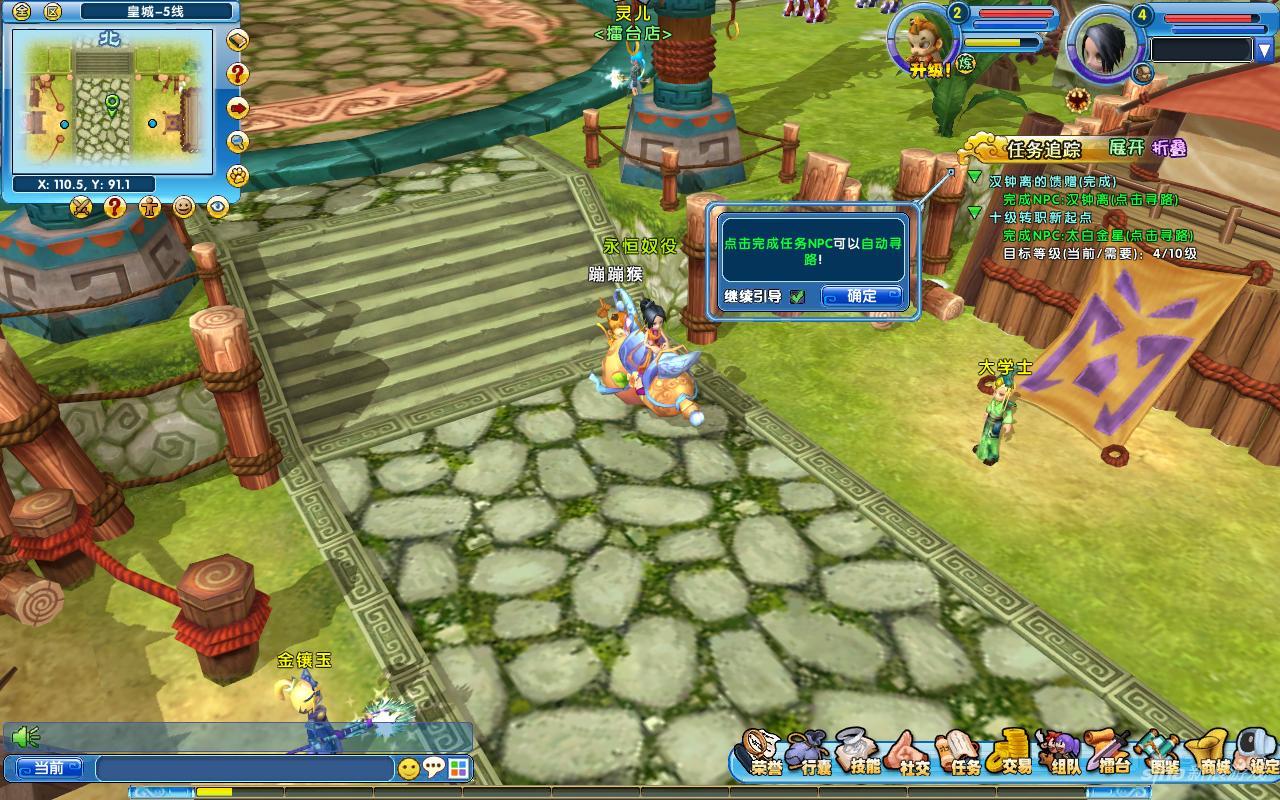Click the magnifying glass icon beside minimap
Screen dimensions: 1280x800
(x=238, y=141)
